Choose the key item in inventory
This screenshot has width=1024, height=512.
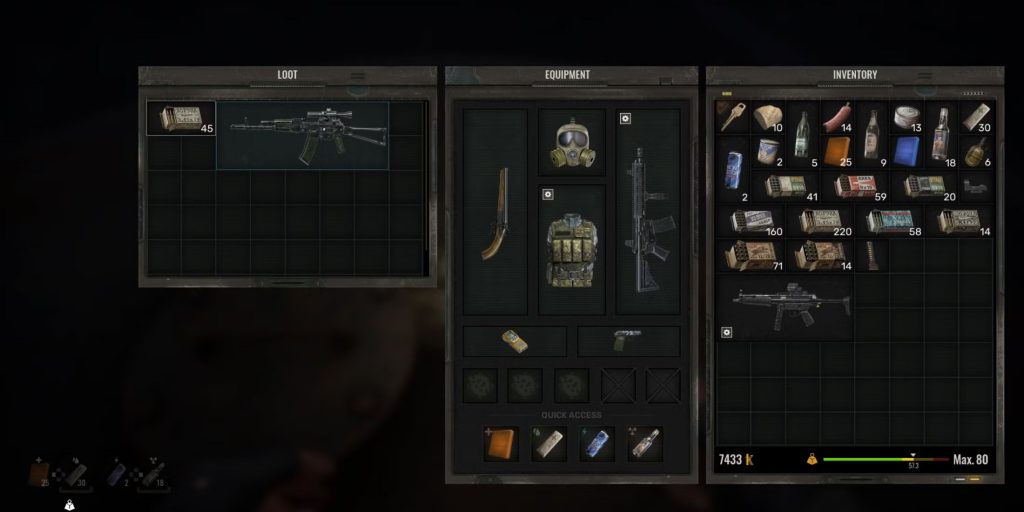coord(732,116)
